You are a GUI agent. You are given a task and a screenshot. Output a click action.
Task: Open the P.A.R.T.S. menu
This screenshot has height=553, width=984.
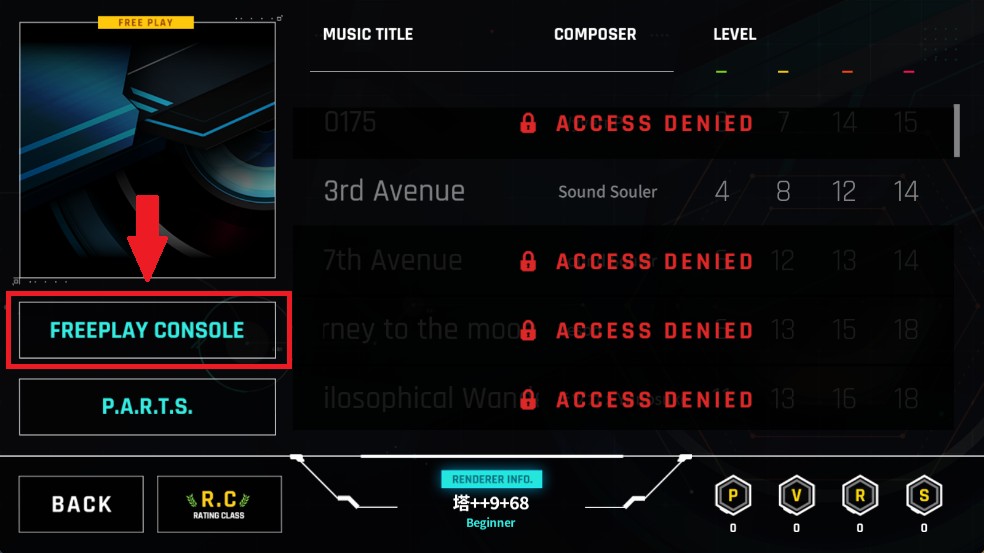pyautogui.click(x=147, y=407)
